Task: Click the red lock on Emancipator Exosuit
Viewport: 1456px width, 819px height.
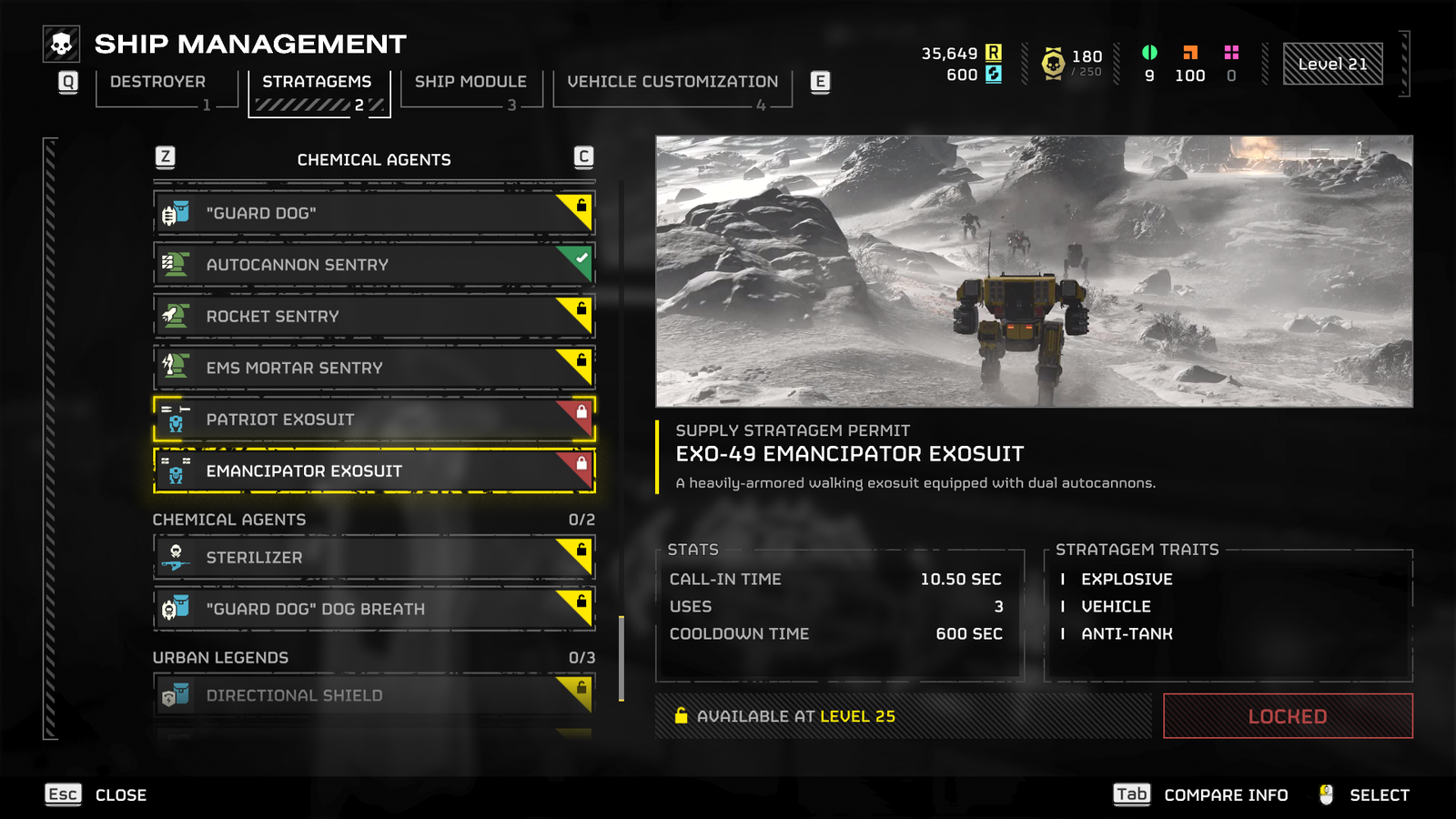Action: point(580,465)
